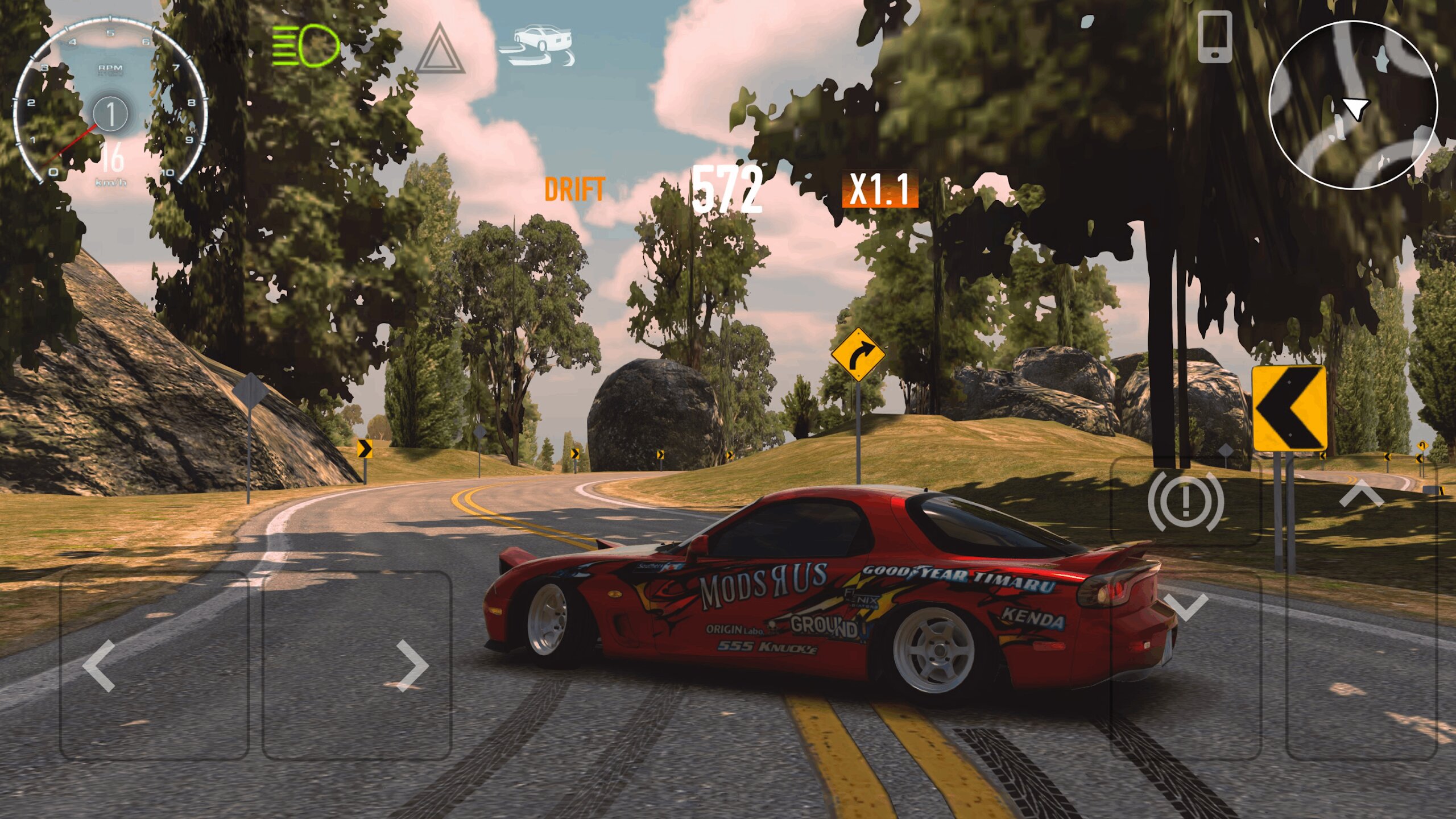Toggle the green headlights icon
This screenshot has width=1456, height=819.
coord(306,45)
